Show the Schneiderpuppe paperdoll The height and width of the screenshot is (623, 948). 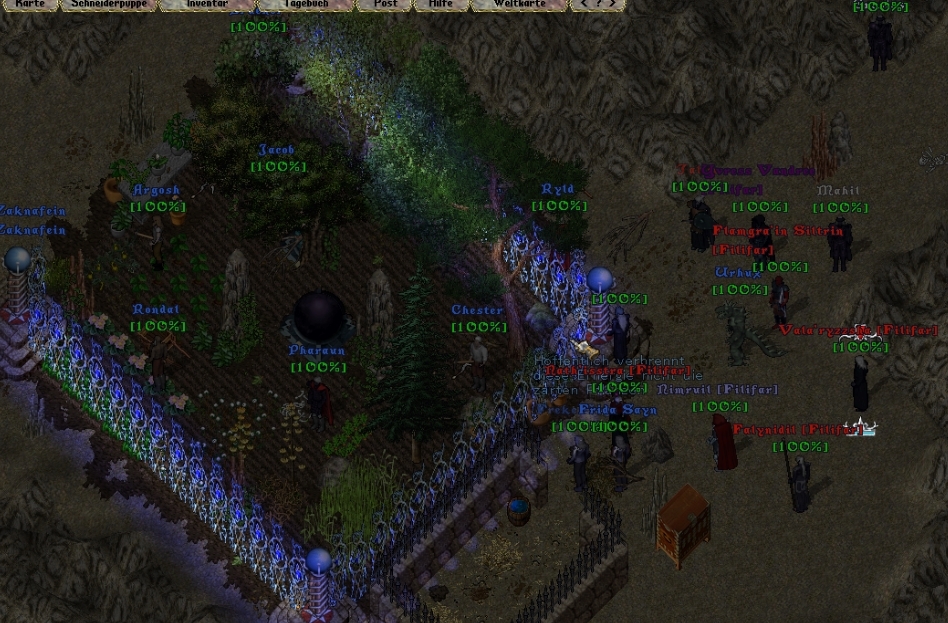(x=109, y=4)
